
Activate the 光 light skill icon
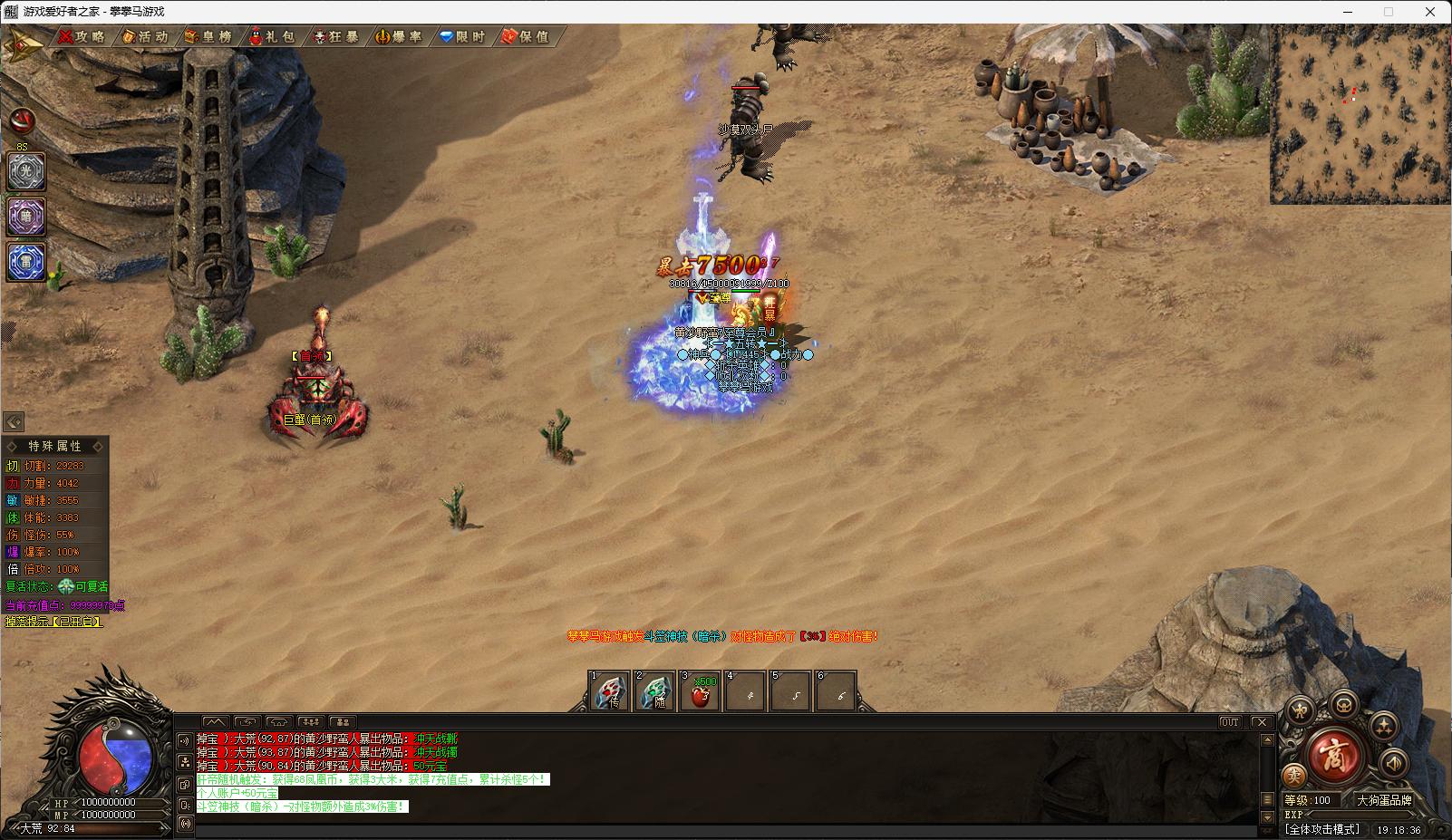pos(26,171)
